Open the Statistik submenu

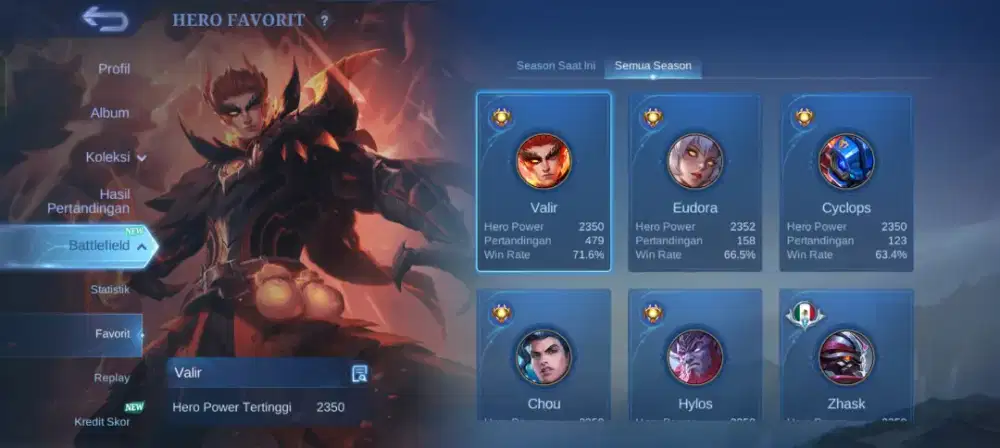(x=110, y=290)
